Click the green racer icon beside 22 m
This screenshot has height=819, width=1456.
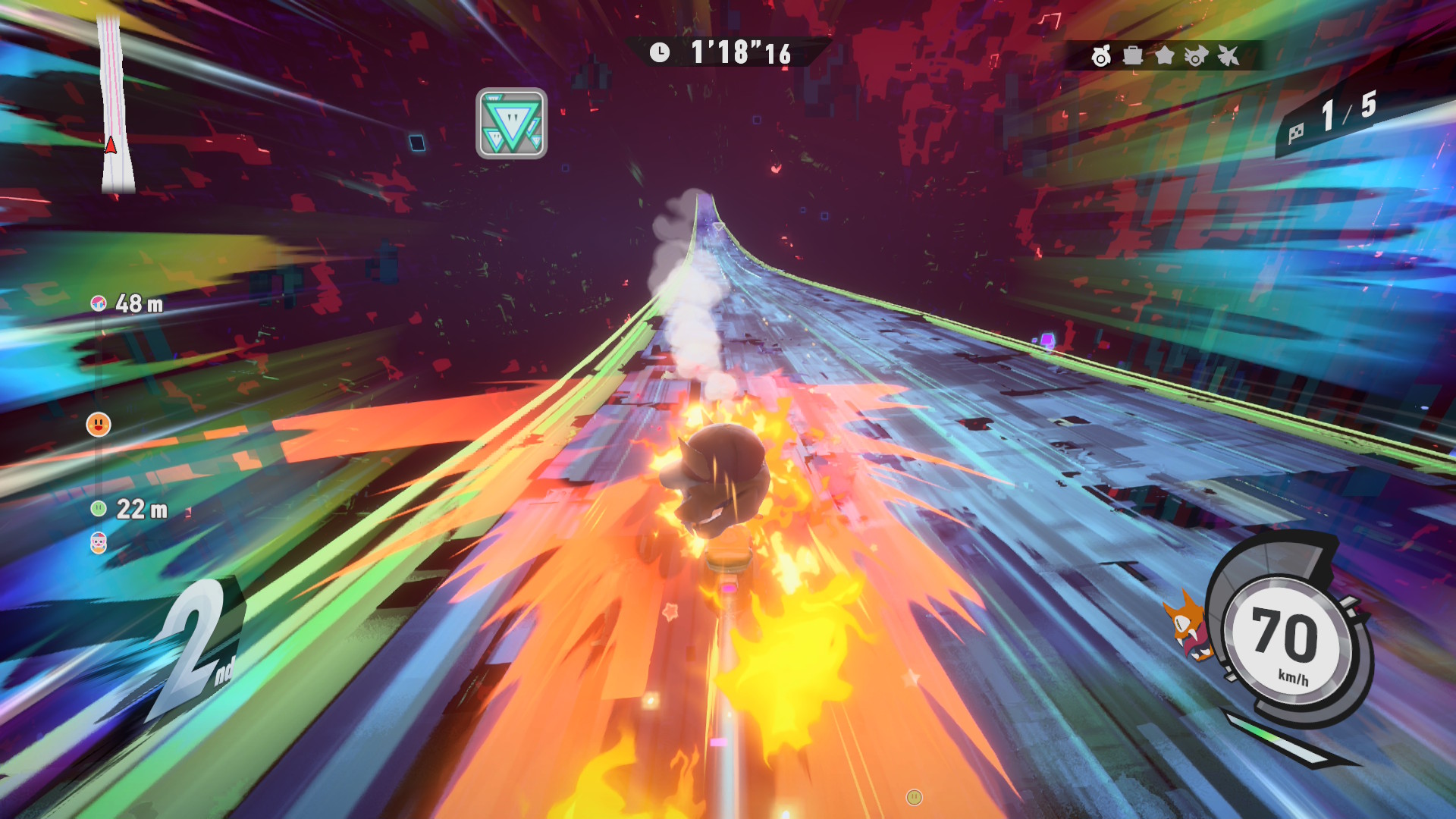99,509
